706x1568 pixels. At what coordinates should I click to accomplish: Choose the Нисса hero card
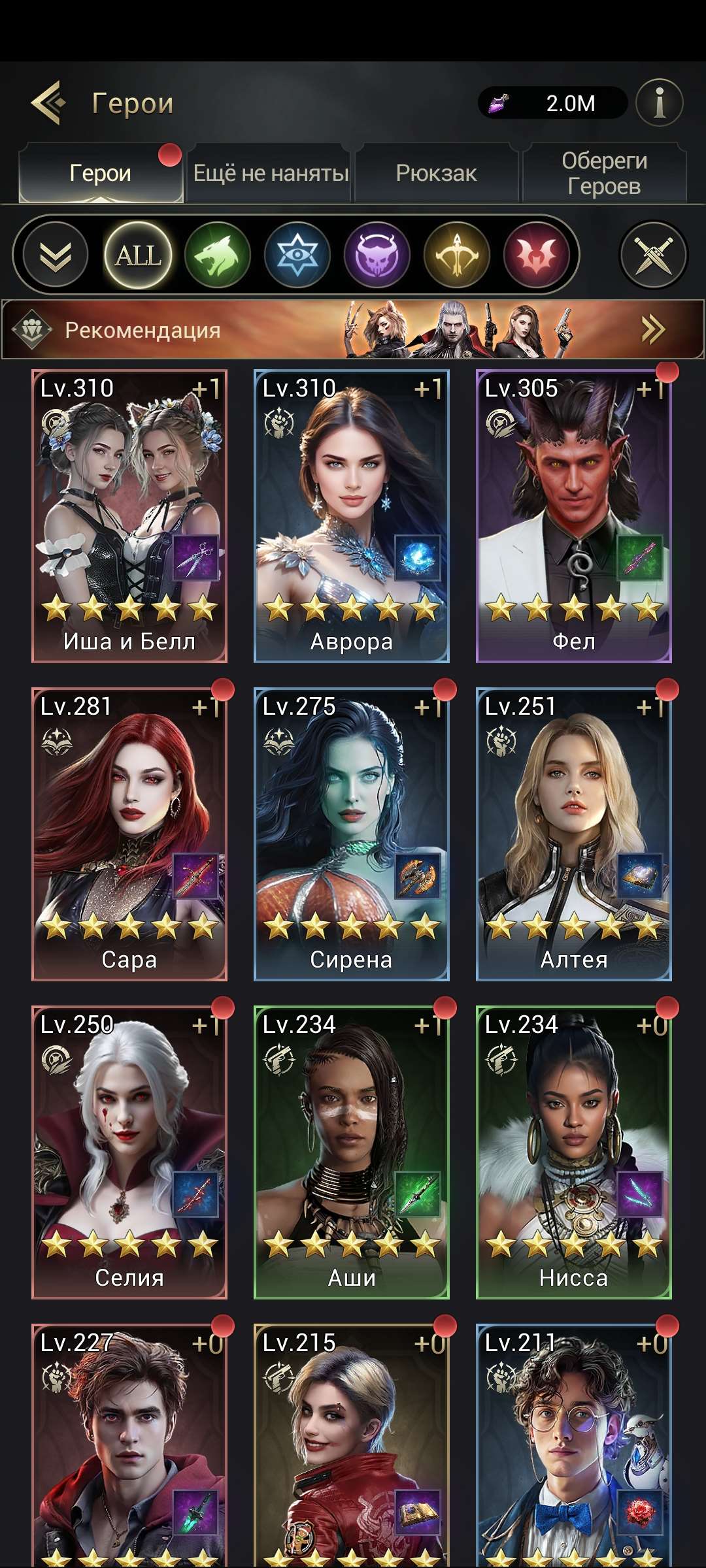click(574, 1152)
